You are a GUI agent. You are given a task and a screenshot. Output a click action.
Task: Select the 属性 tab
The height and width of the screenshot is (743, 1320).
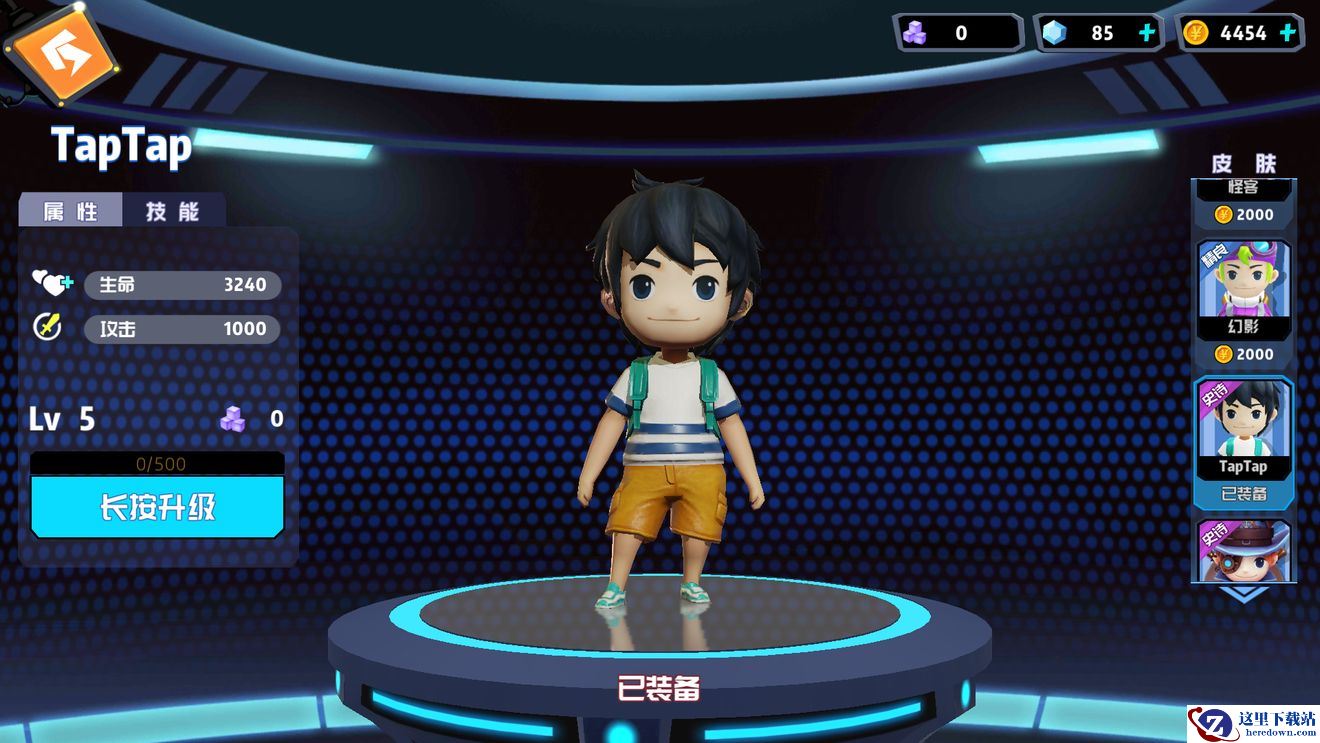click(x=70, y=211)
